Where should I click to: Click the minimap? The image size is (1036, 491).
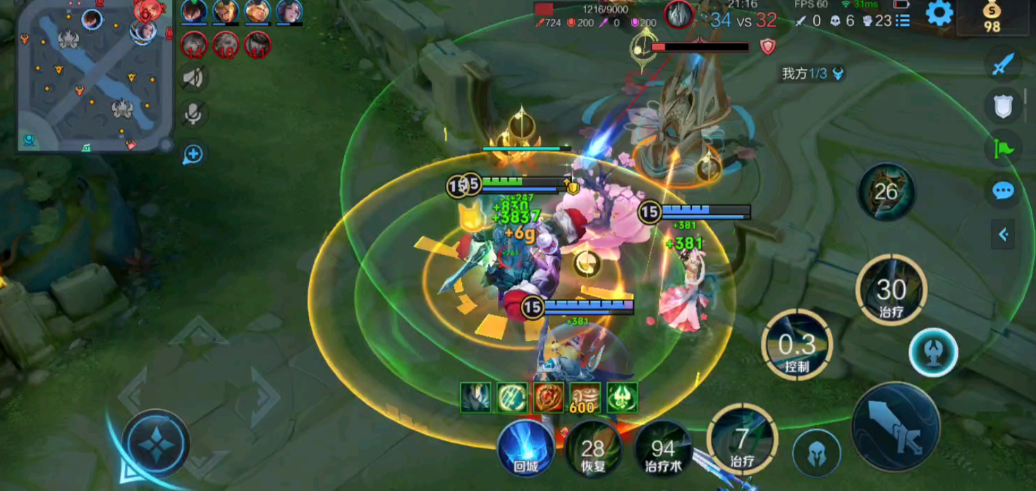(x=91, y=76)
